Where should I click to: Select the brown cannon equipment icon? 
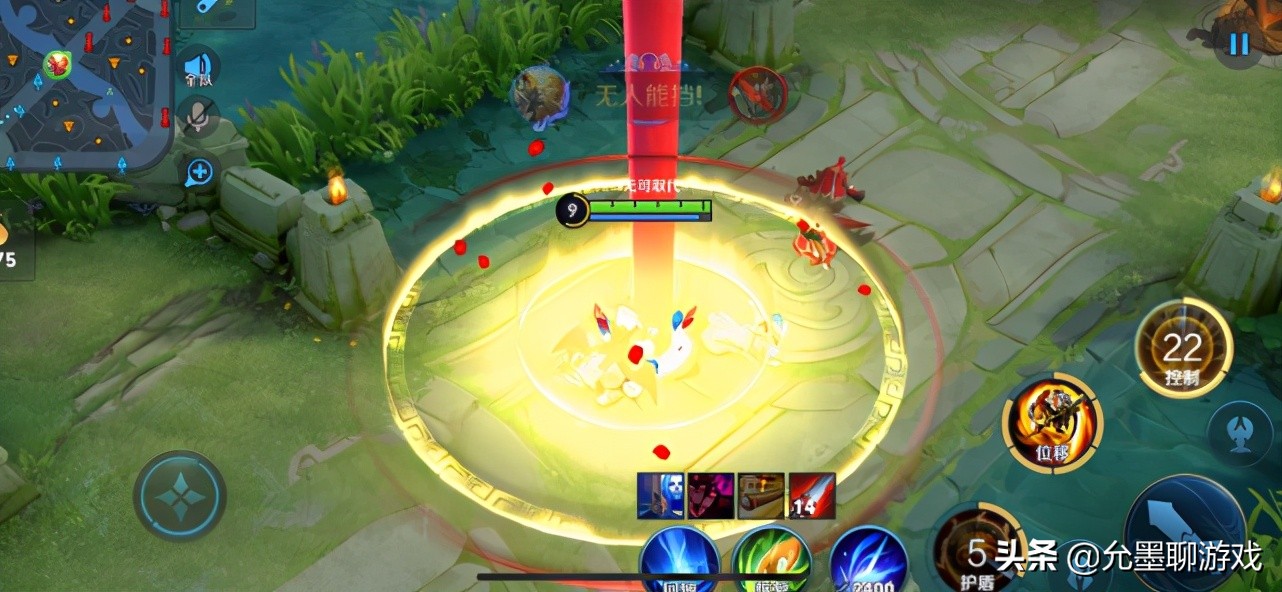[x=761, y=495]
